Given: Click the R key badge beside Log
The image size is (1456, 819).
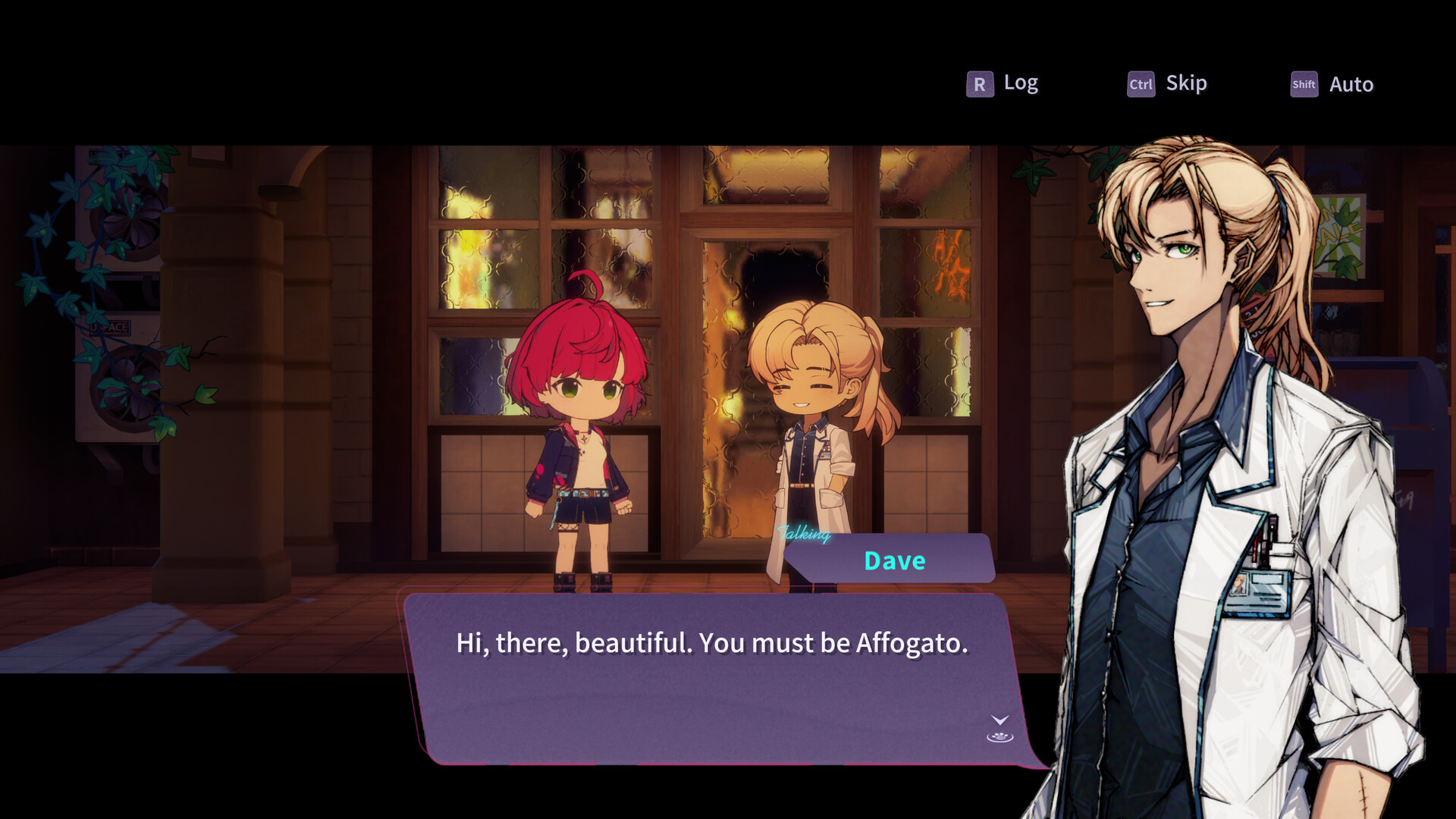Looking at the screenshot, I should pyautogui.click(x=980, y=83).
